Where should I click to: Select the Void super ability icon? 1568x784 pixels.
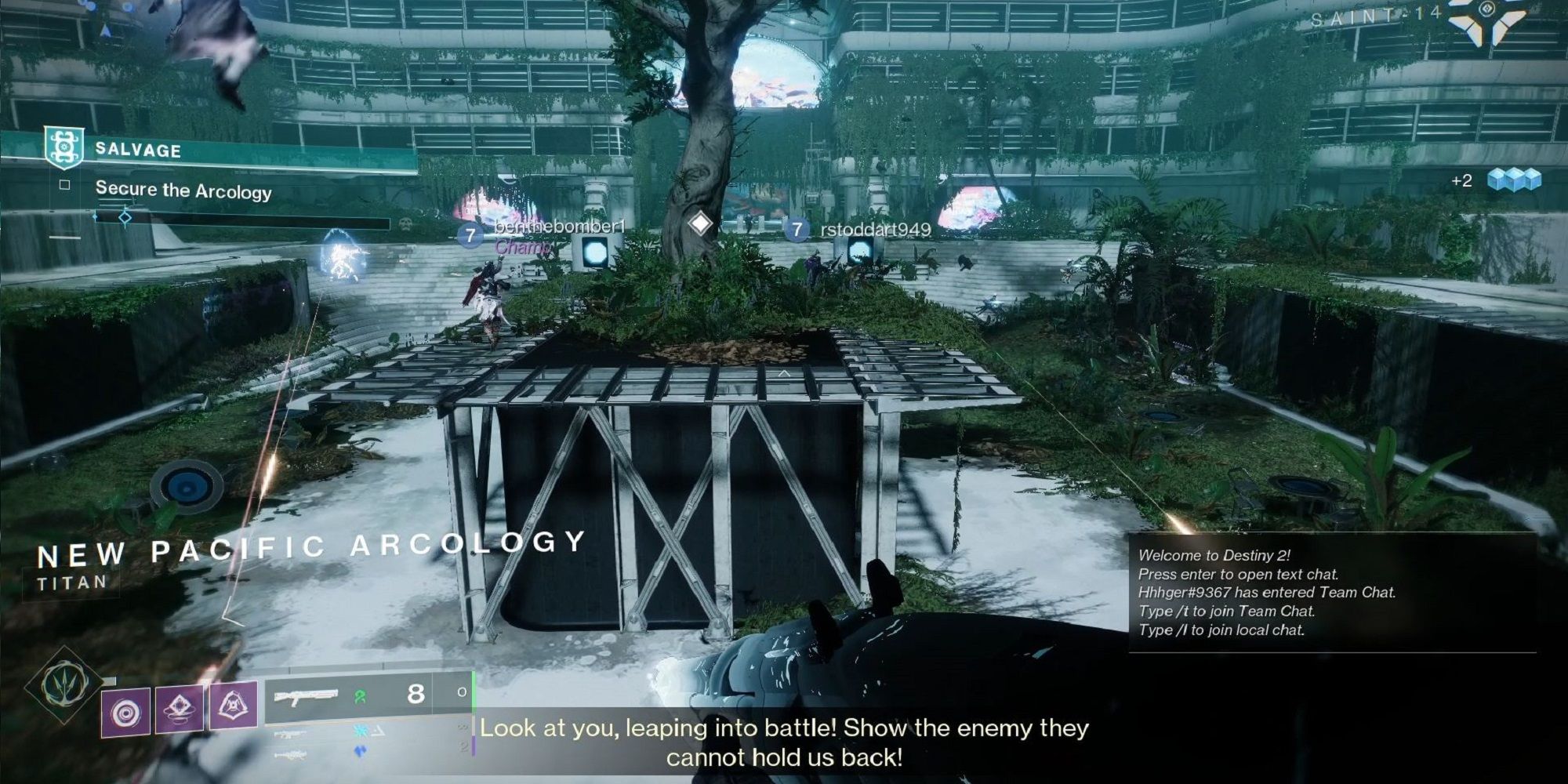pos(64,690)
